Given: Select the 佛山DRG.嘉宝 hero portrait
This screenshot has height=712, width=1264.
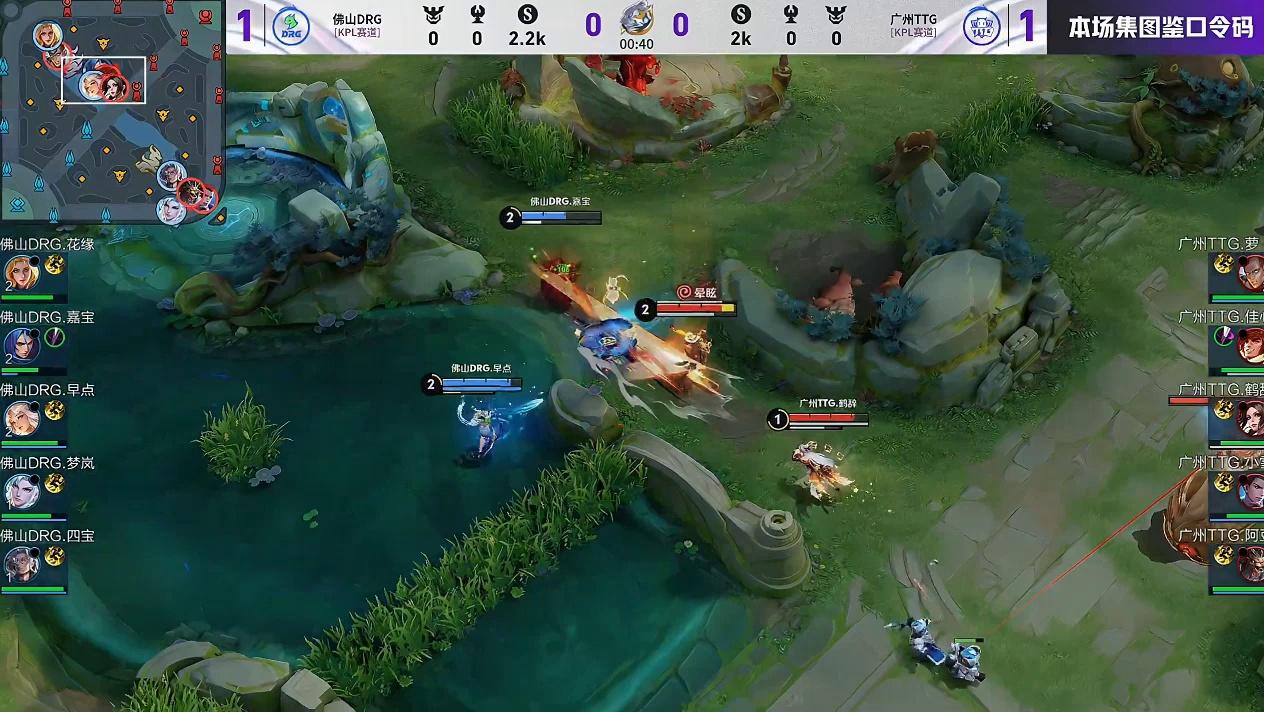Looking at the screenshot, I should (x=19, y=345).
